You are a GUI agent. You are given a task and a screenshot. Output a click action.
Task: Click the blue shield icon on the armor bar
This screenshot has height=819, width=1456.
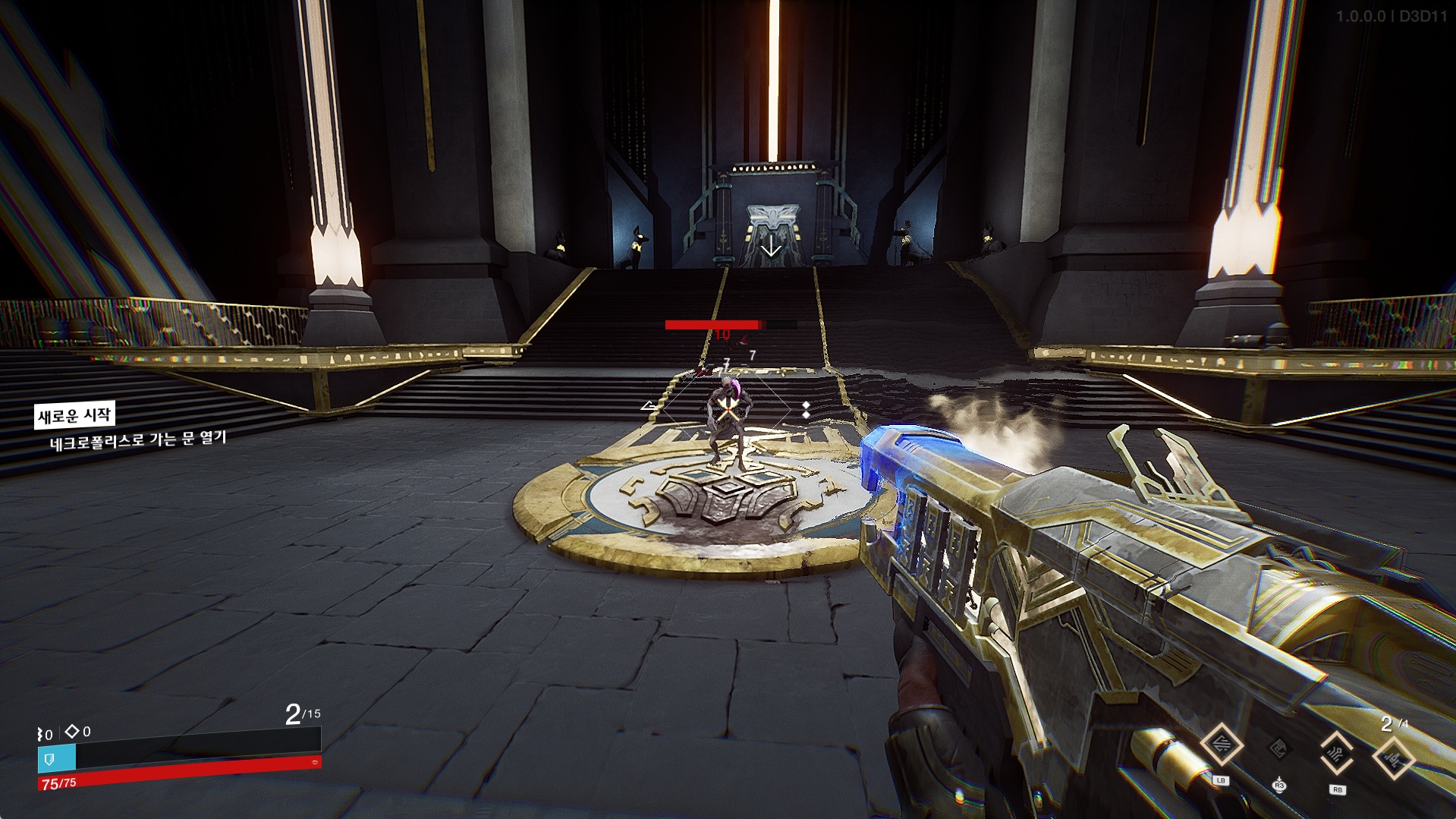(x=50, y=758)
